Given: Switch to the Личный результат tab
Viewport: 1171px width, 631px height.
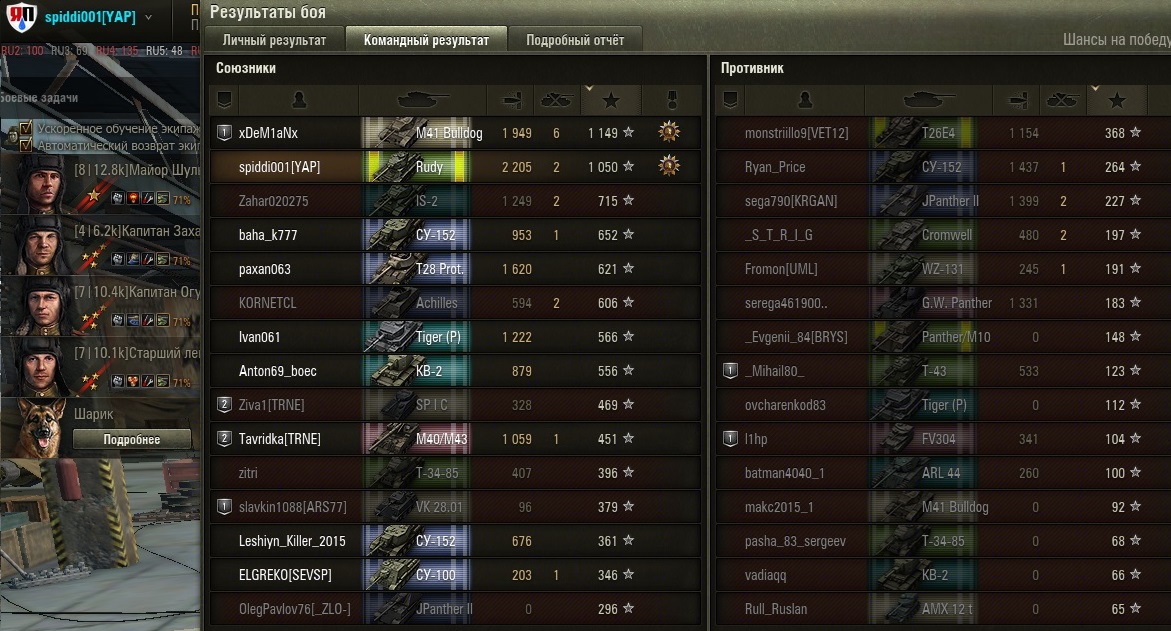Looking at the screenshot, I should point(274,40).
